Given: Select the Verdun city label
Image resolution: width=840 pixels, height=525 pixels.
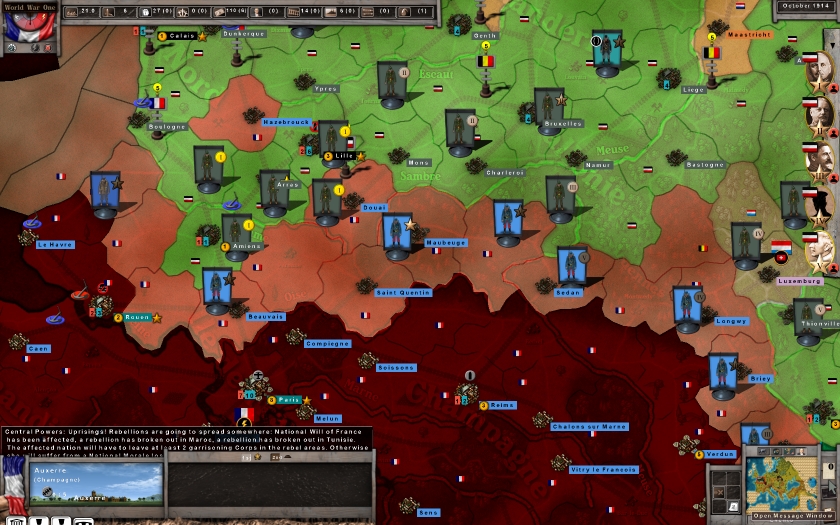Looking at the screenshot, I should (720, 454).
